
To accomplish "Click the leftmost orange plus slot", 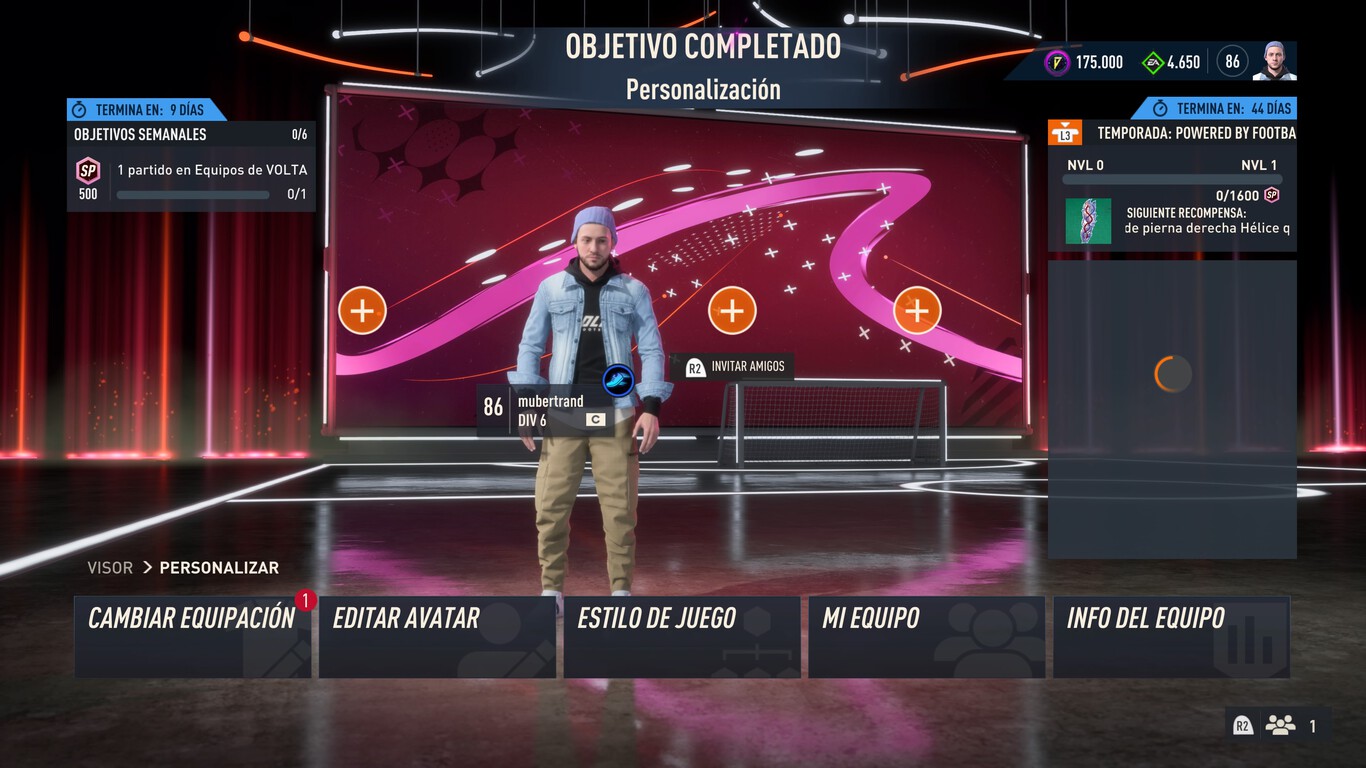I will pos(362,310).
